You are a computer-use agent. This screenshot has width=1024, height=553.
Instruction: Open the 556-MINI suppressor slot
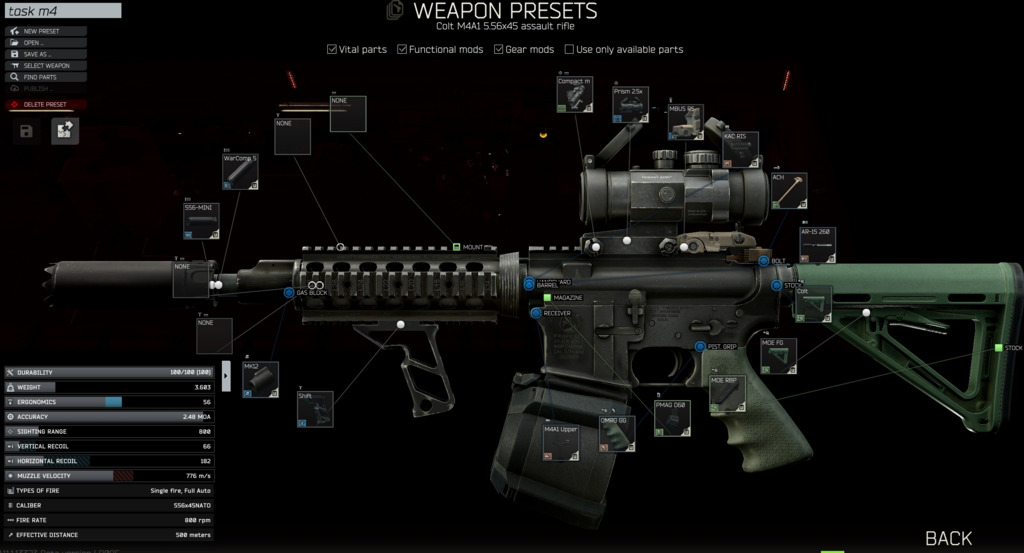(x=201, y=221)
